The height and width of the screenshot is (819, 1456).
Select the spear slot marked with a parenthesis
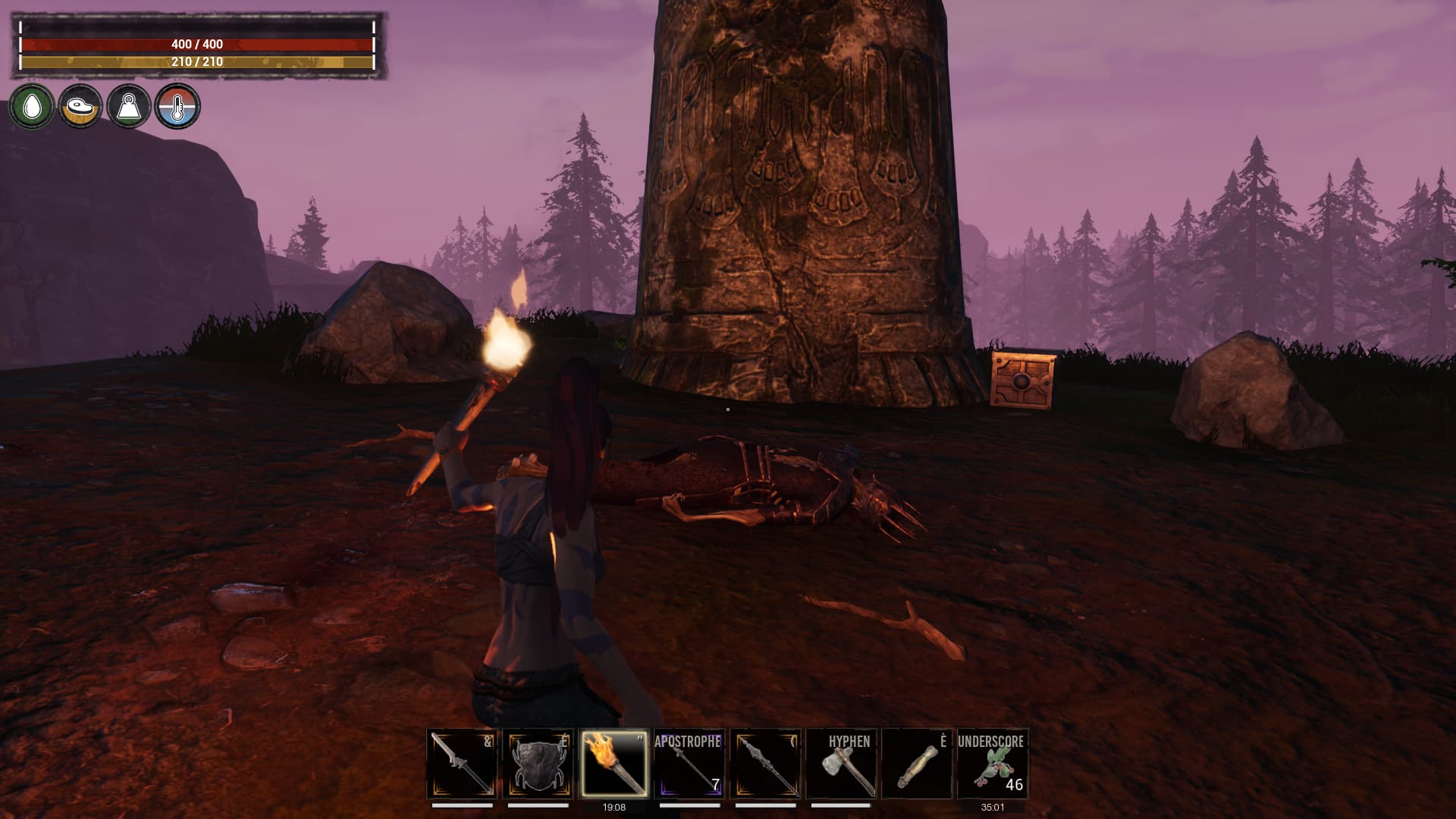(764, 764)
